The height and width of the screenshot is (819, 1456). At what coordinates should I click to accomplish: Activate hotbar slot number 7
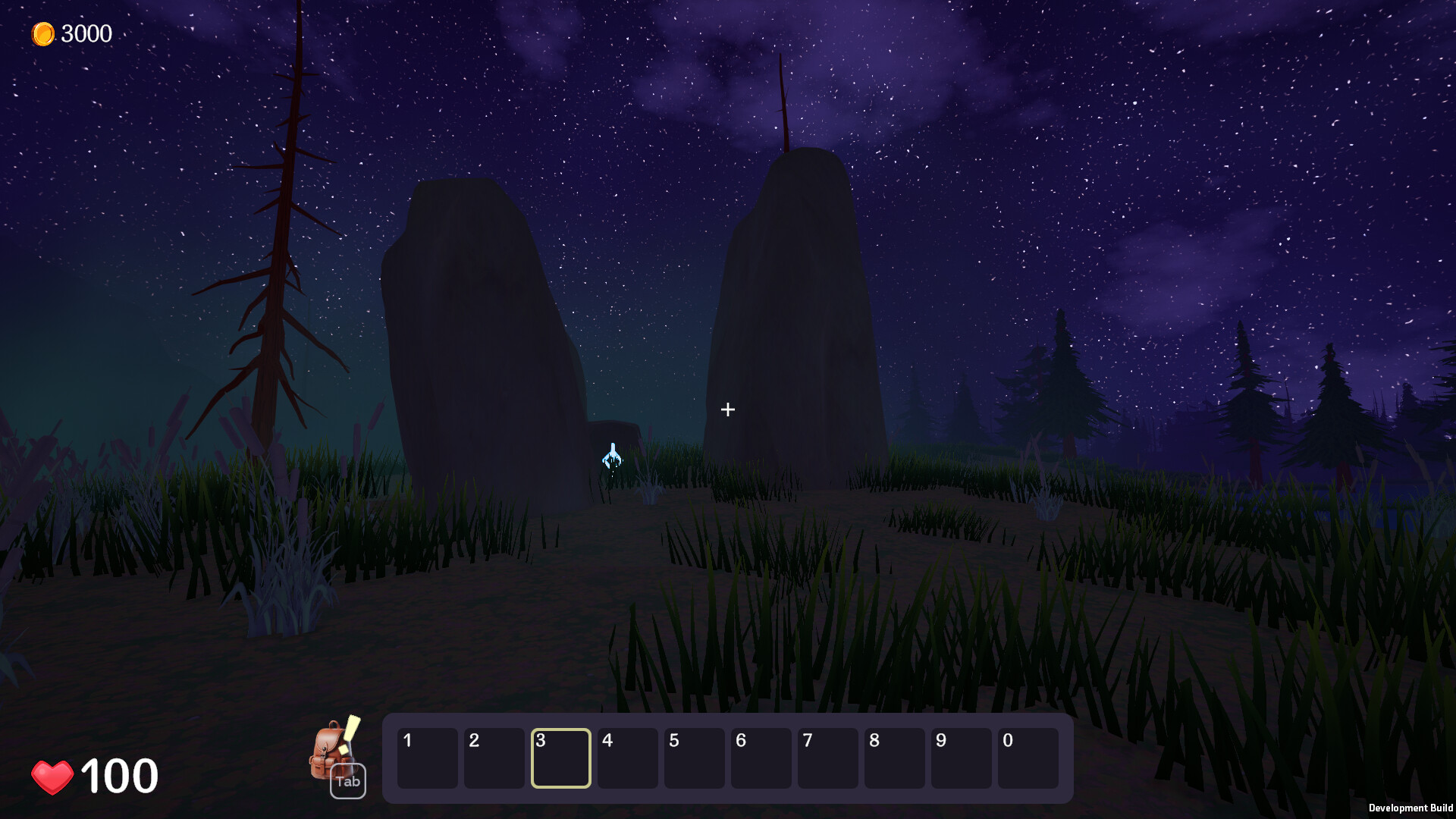pyautogui.click(x=828, y=758)
